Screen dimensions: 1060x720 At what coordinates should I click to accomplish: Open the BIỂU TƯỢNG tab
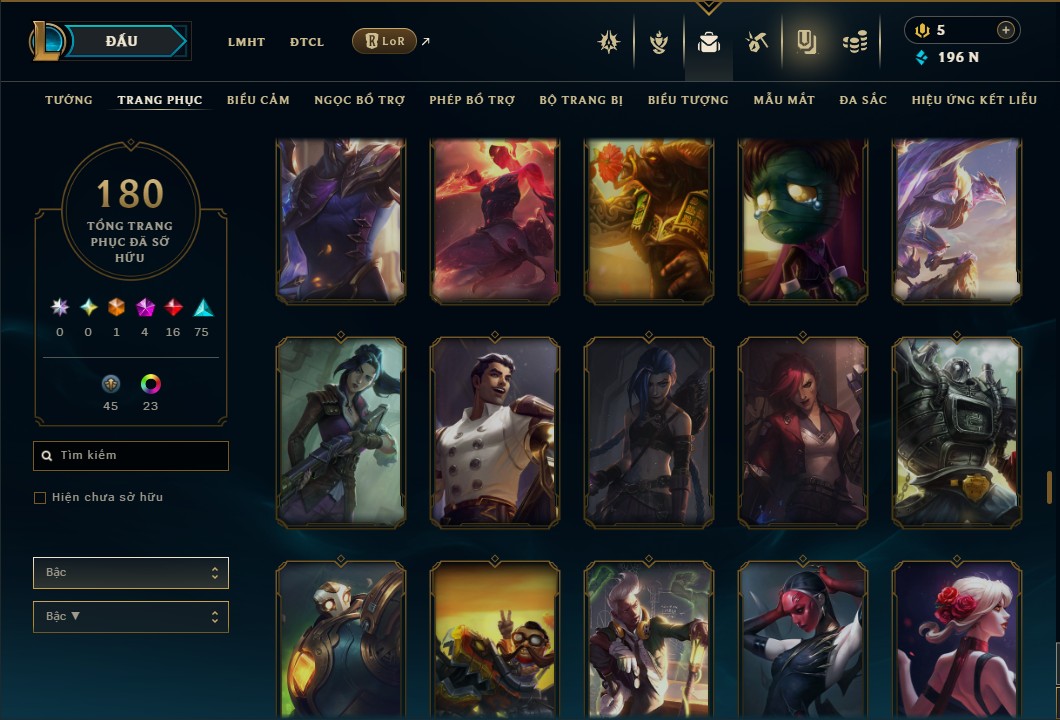(688, 100)
